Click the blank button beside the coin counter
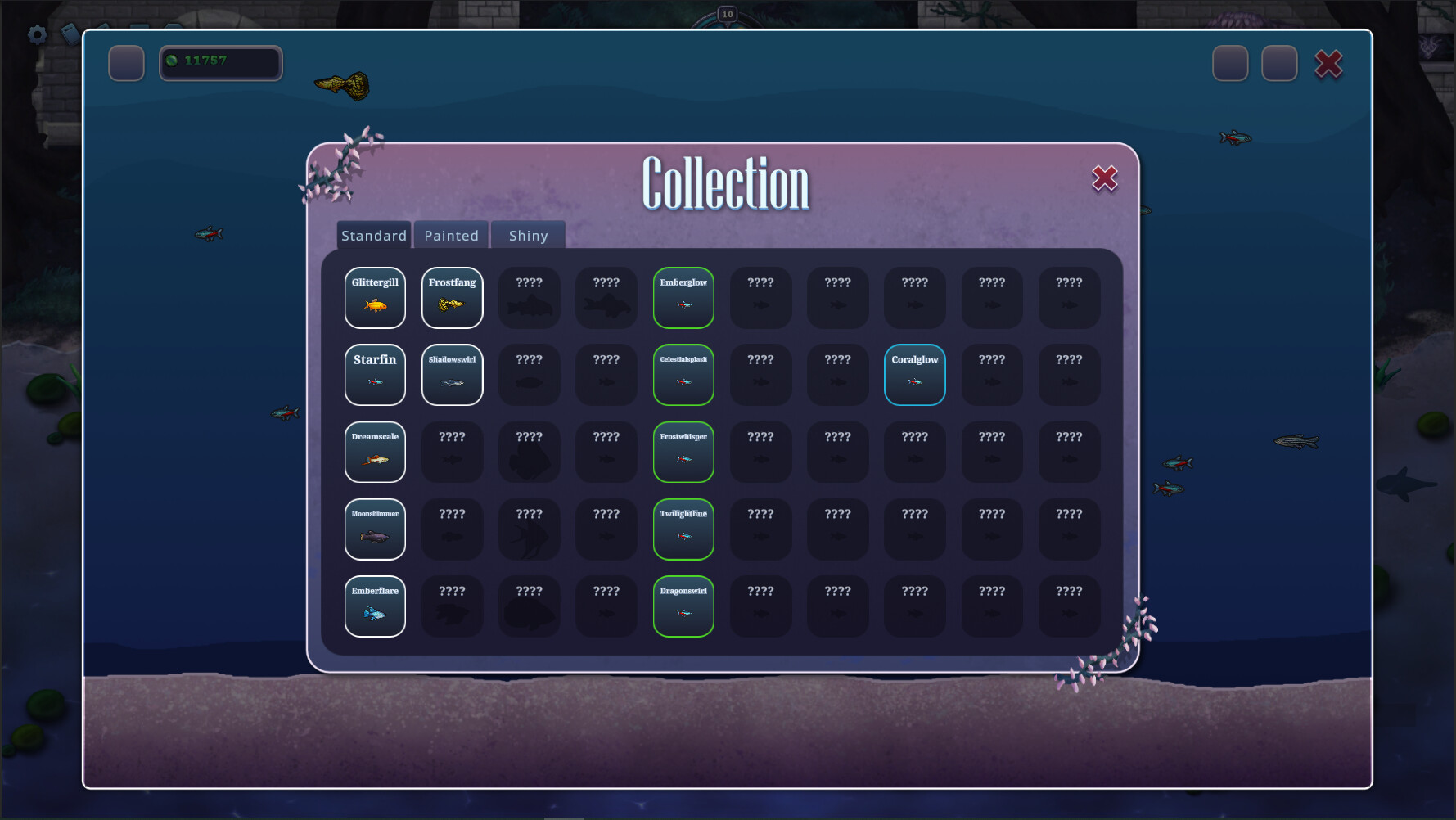Screen dimensions: 1456x820 coord(126,63)
